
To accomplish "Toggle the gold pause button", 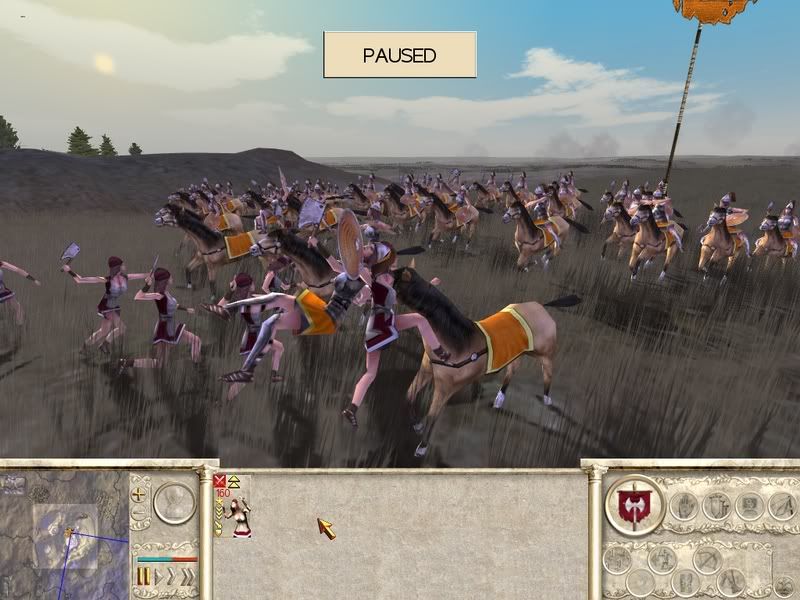I will coord(142,576).
